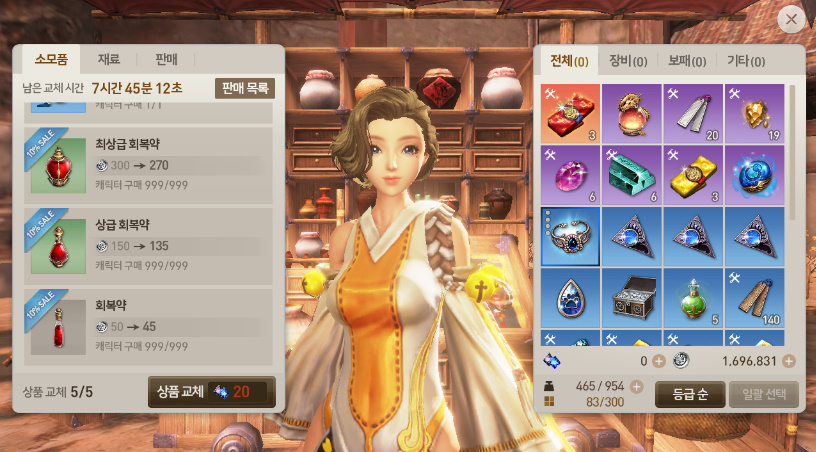816x452 pixels.
Task: Select the 소모품 tab
Action: coord(50,59)
